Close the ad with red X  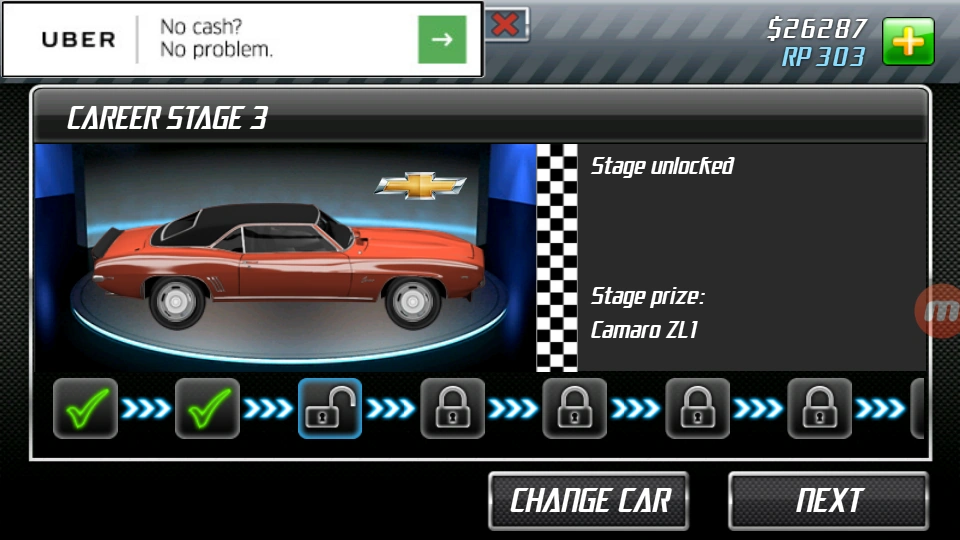(x=506, y=24)
